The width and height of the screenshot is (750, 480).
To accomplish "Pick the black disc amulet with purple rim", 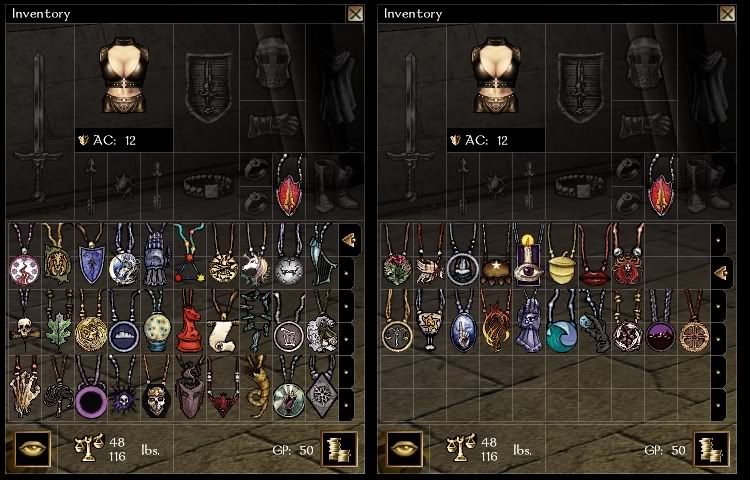I will point(91,396).
